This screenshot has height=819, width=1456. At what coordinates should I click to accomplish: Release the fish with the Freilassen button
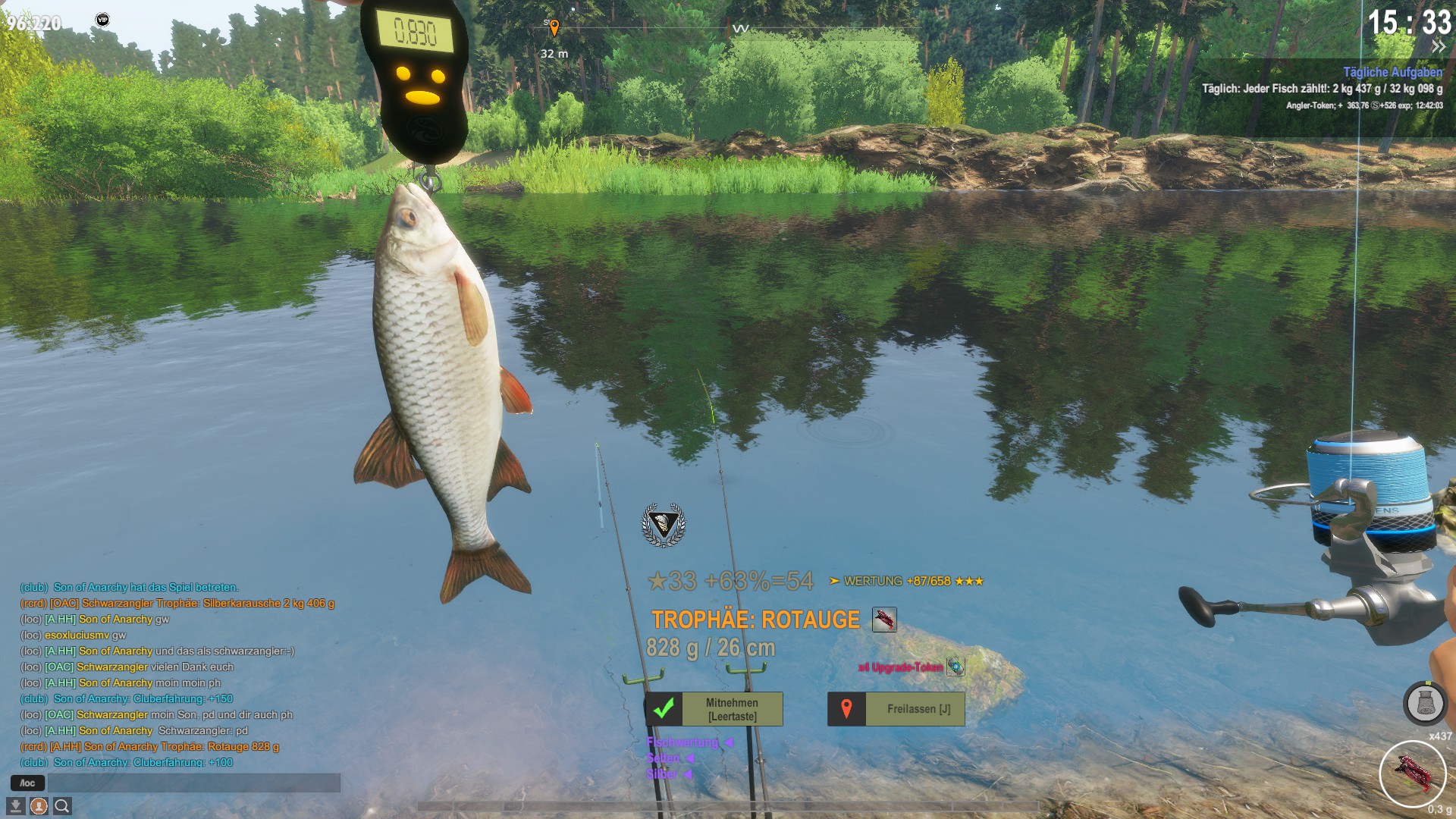(x=896, y=709)
